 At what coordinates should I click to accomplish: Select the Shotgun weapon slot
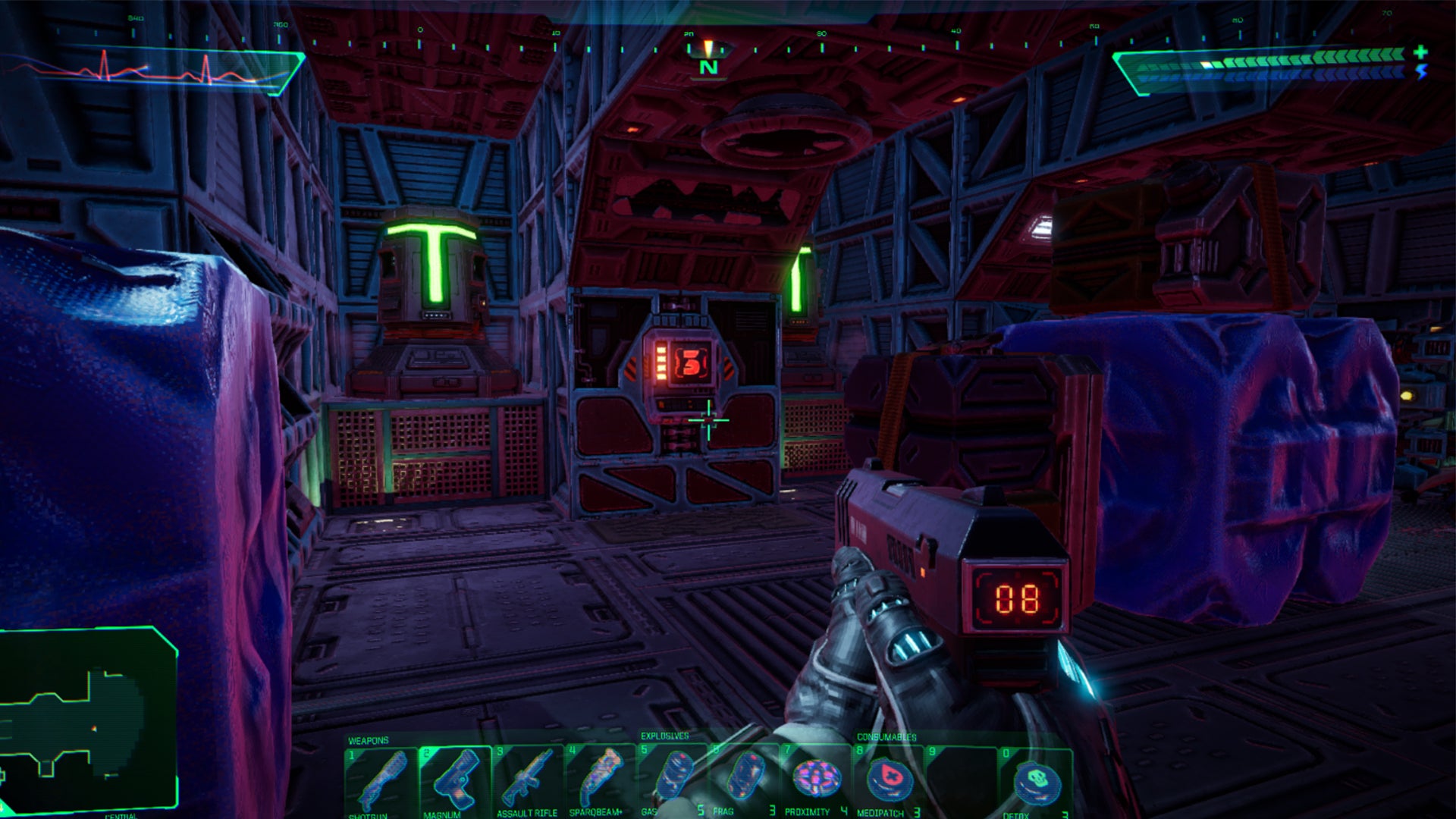point(381,781)
